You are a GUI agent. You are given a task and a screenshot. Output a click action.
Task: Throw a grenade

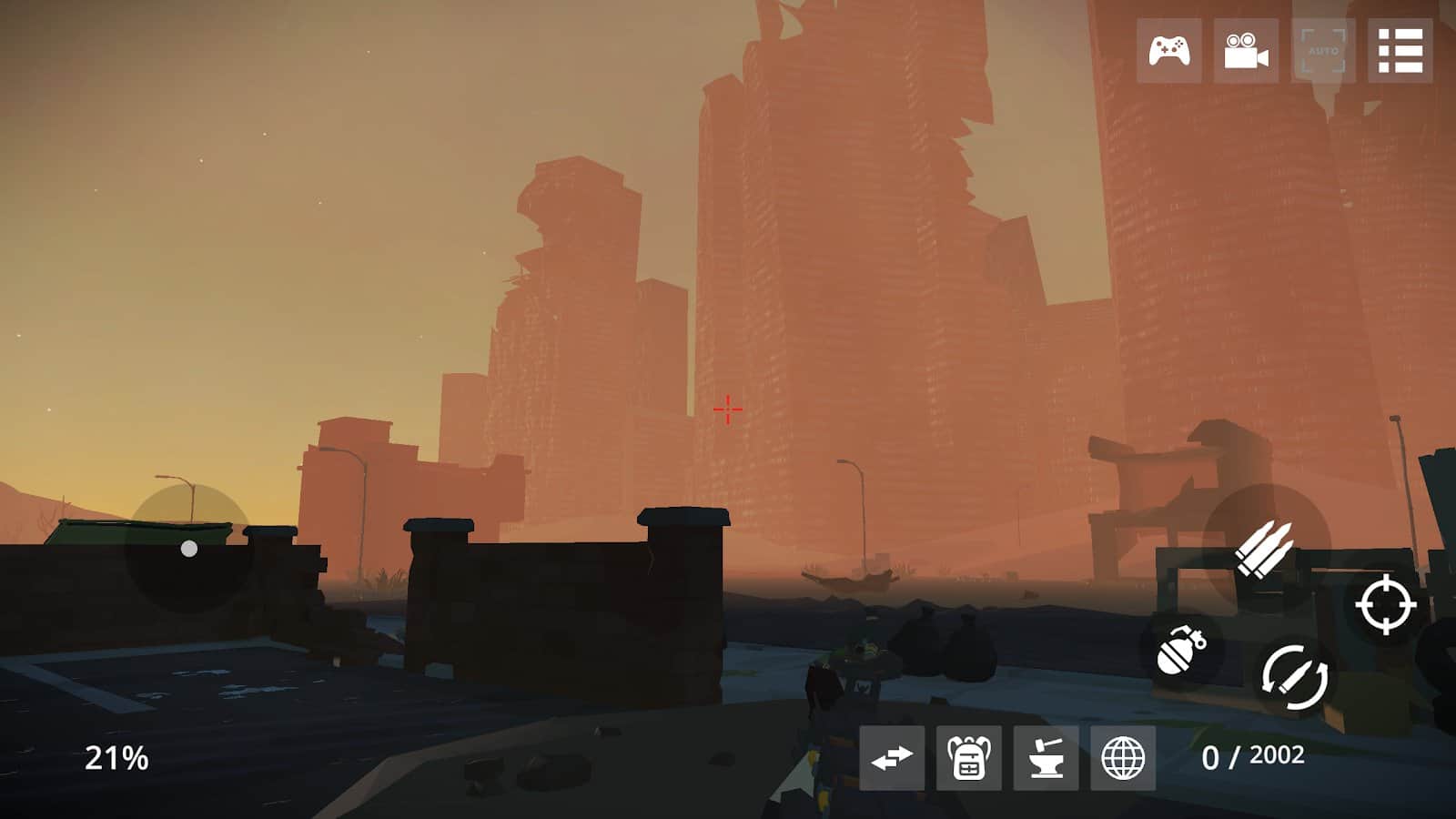pos(1180,650)
